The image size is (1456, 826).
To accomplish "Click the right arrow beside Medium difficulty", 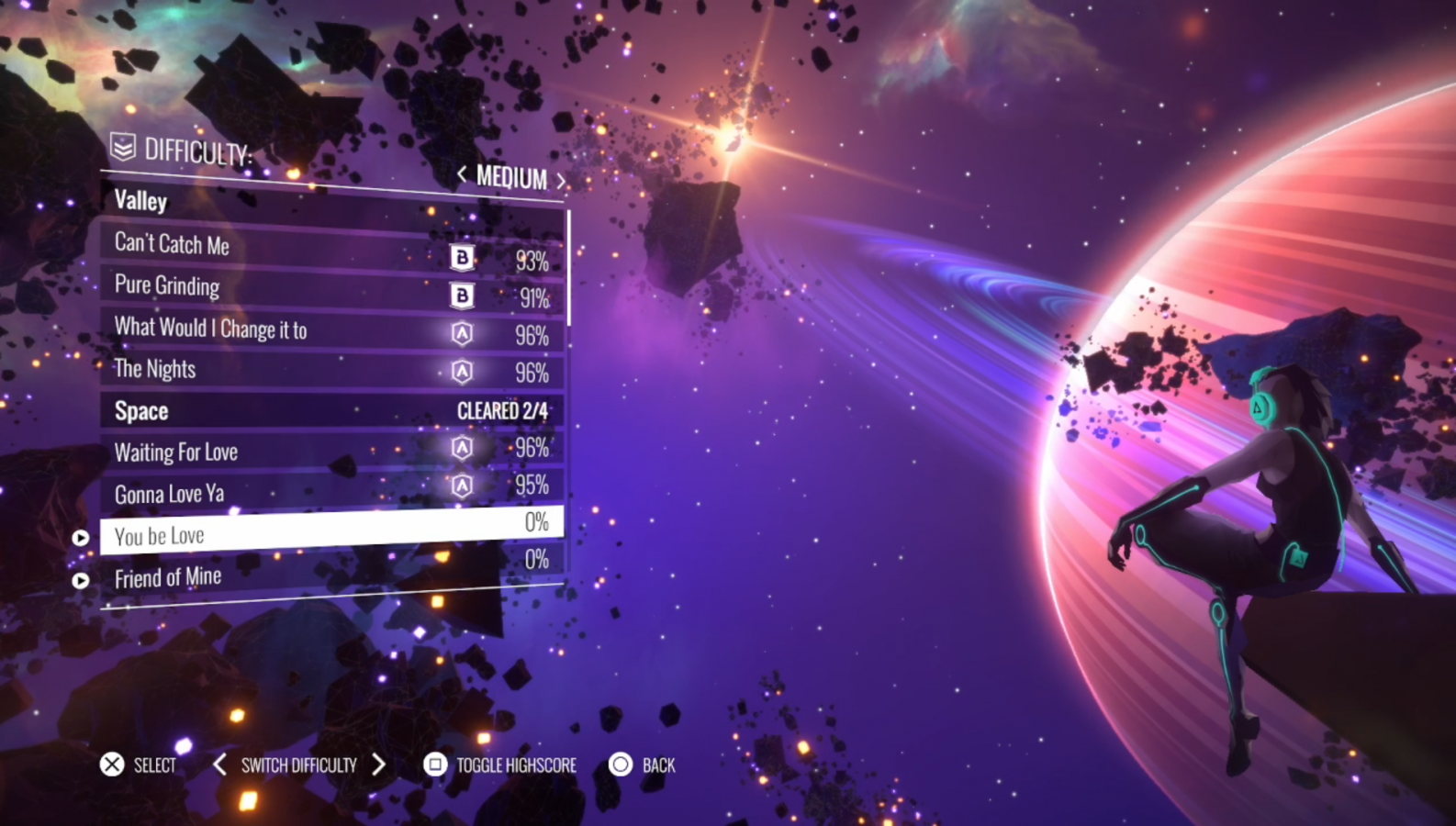I will (560, 181).
